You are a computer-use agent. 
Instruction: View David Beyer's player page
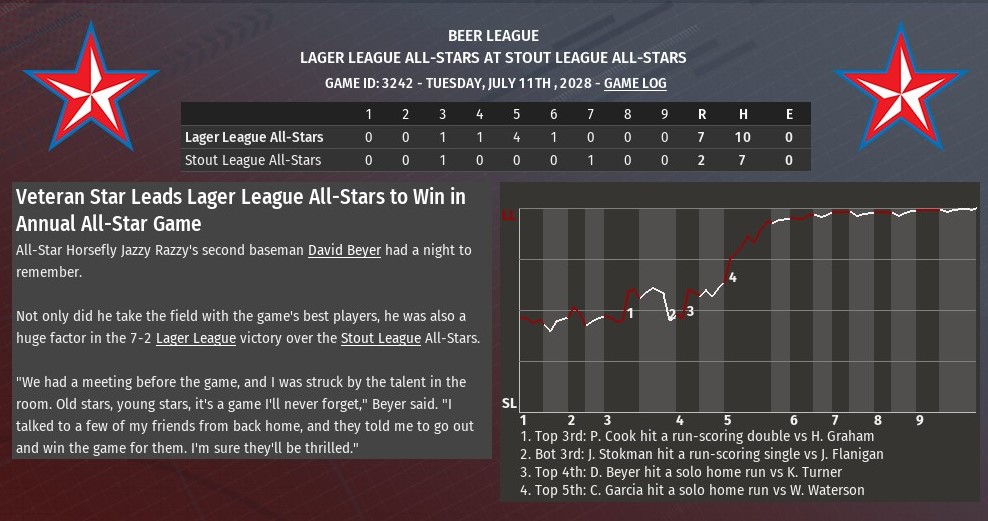344,250
